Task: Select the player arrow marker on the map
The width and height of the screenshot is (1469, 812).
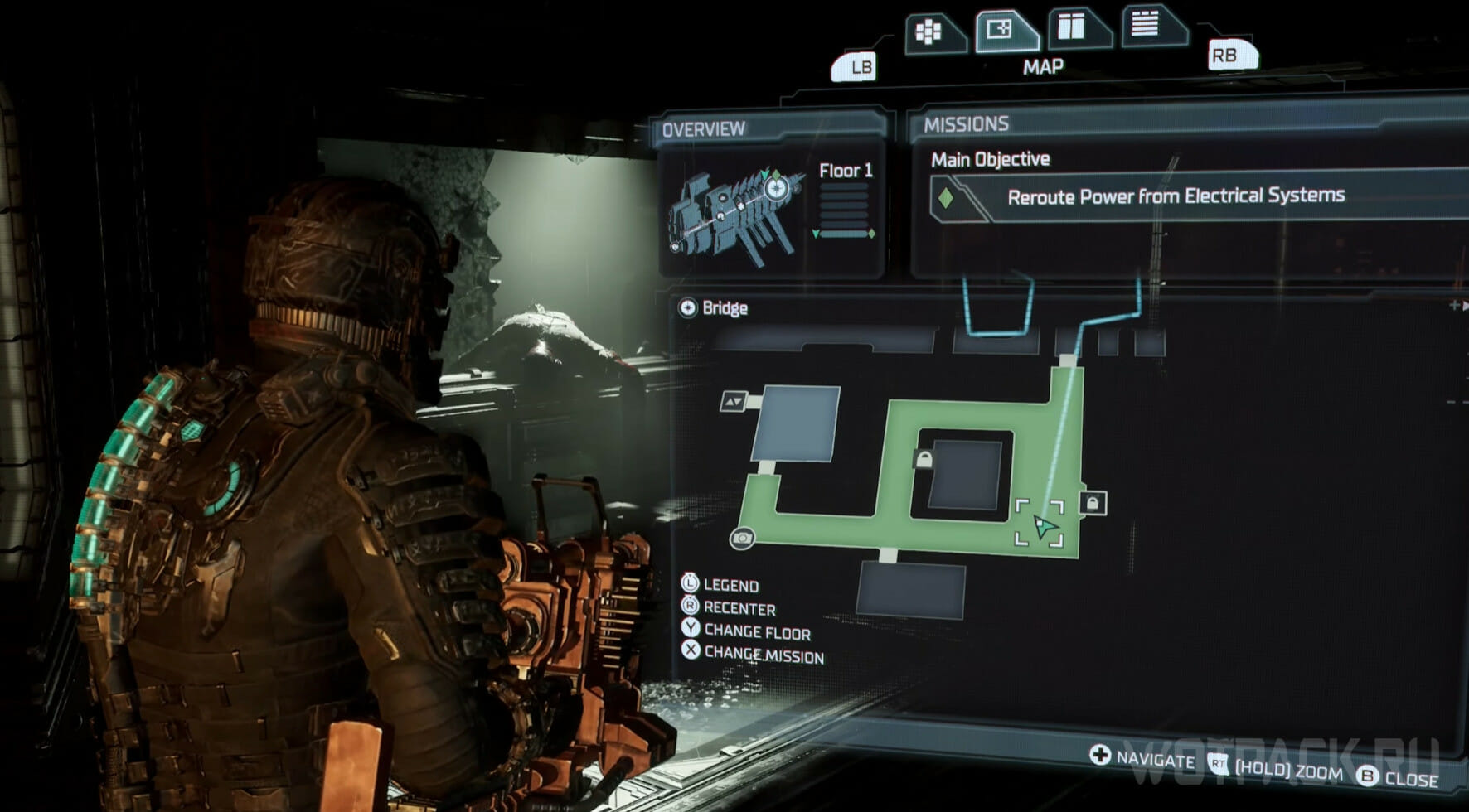Action: [x=1044, y=525]
